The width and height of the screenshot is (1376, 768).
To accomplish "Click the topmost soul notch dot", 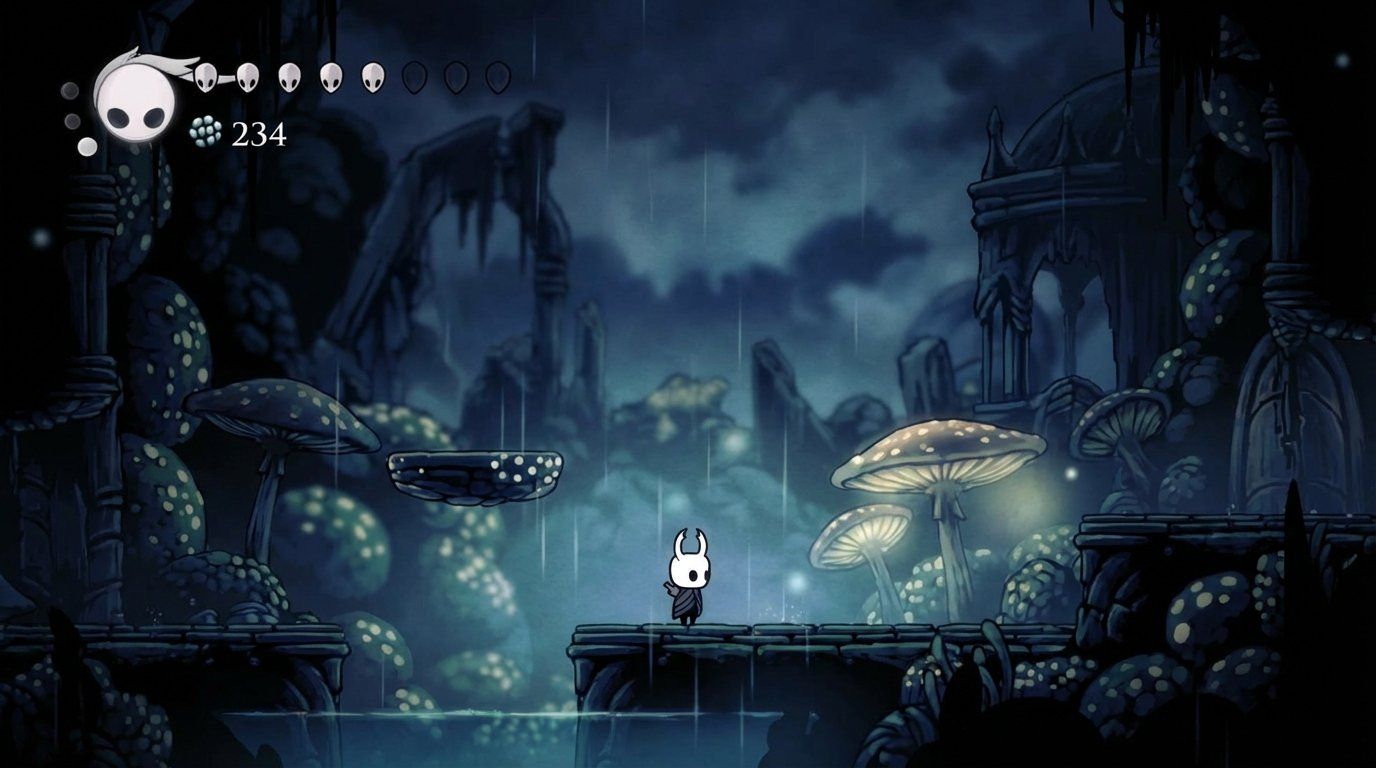I will [68, 90].
